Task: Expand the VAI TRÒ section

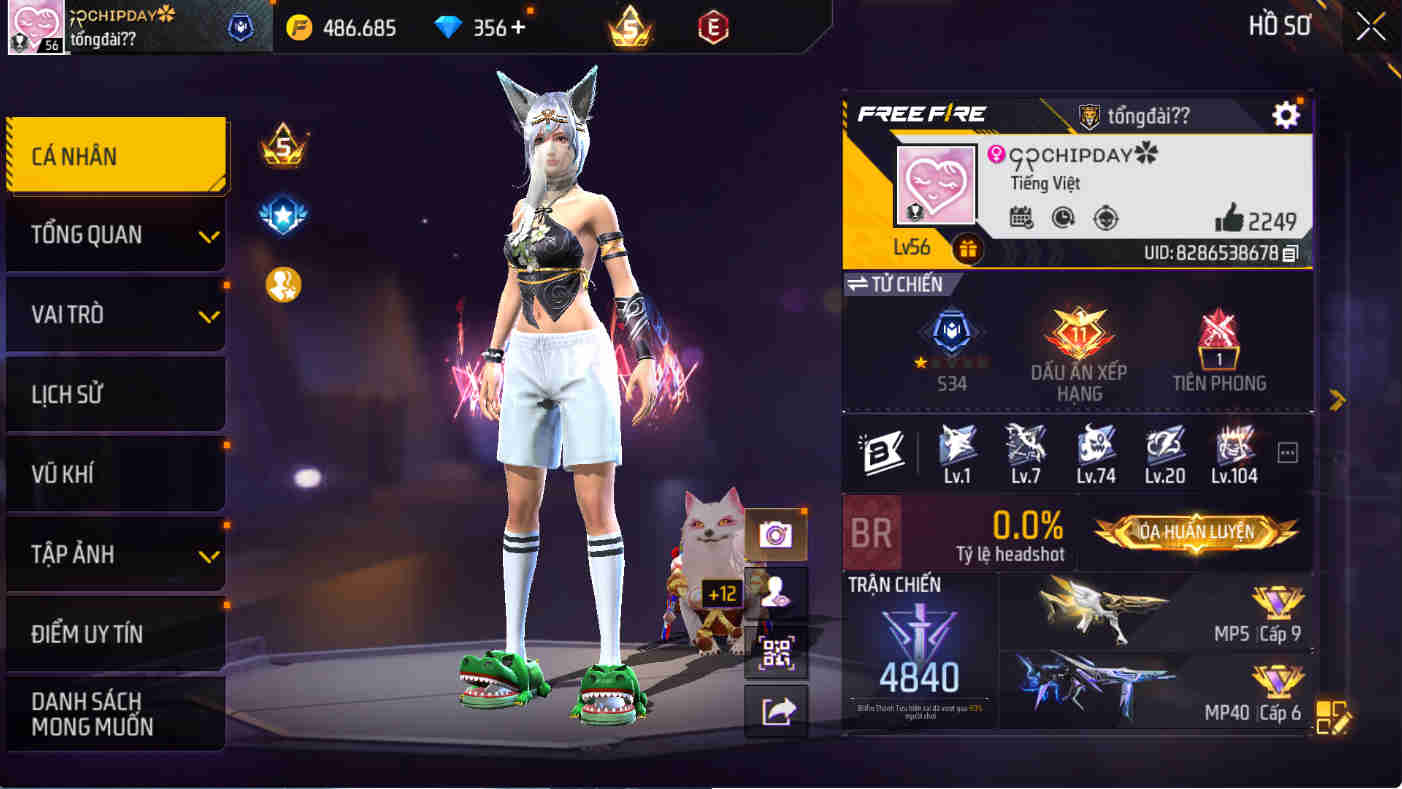Action: pyautogui.click(x=115, y=313)
